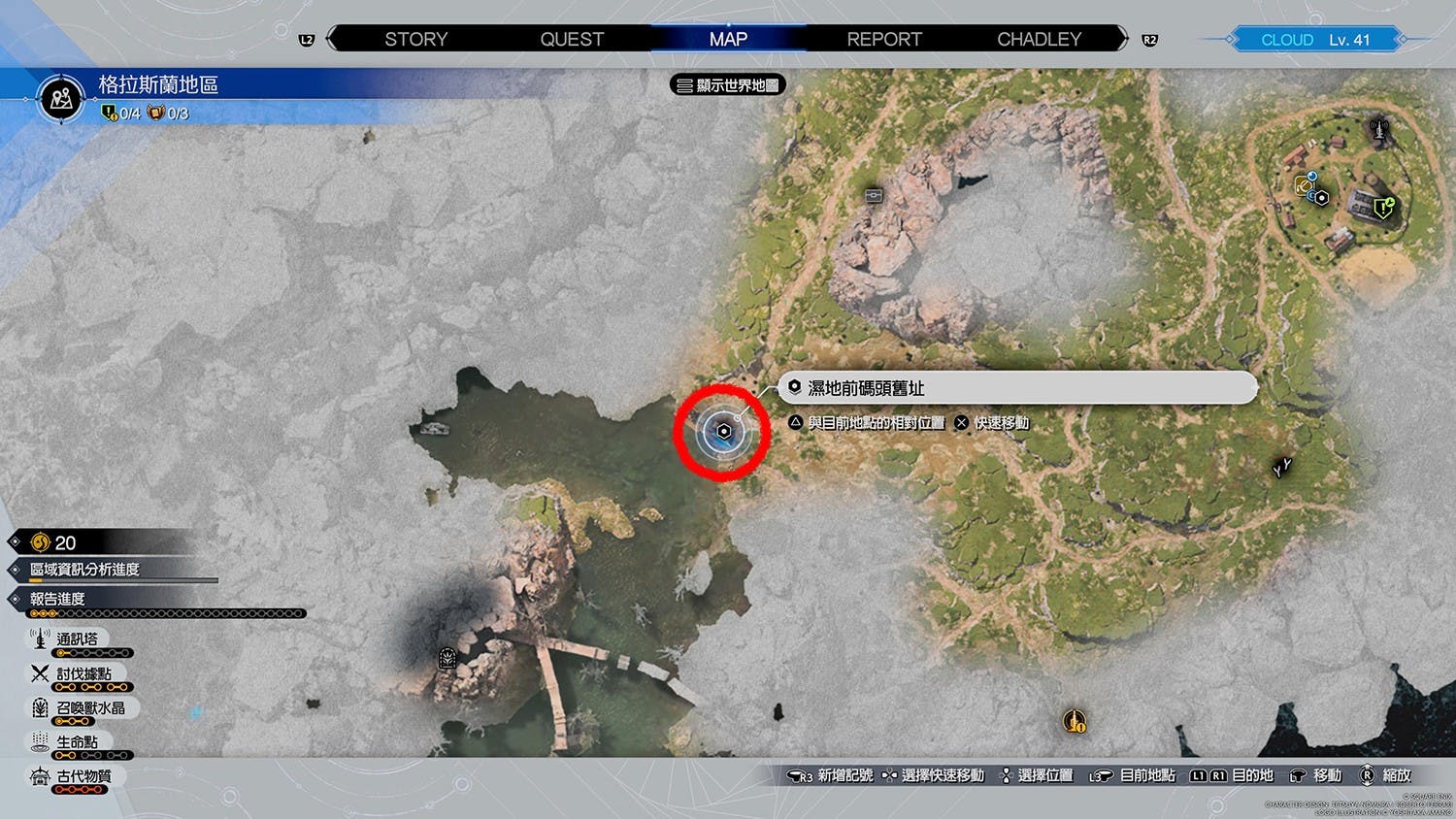
Task: Open the 報告進度 report progress entry
Action: (58, 599)
